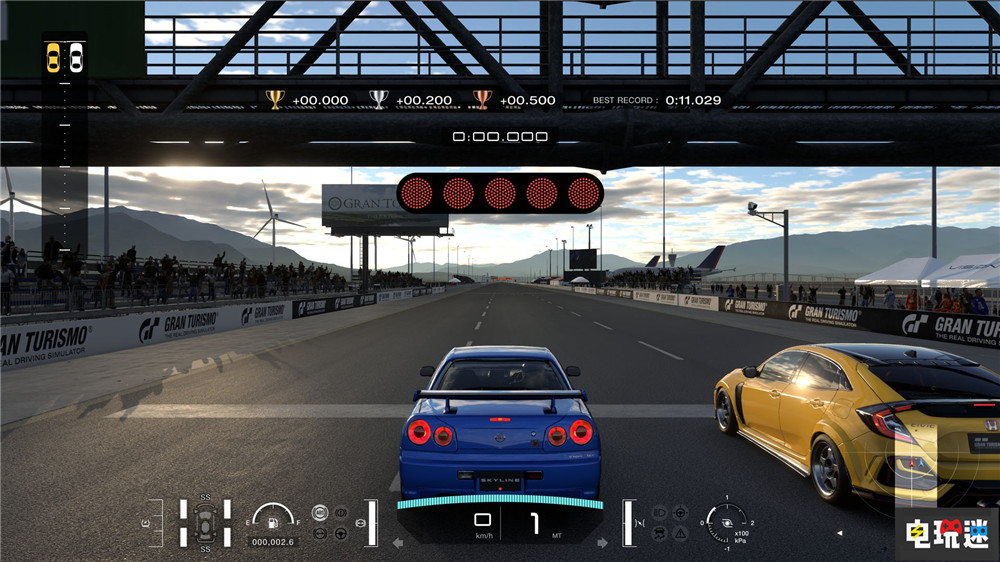Click the tire wear car diagram
1000x562 pixels.
[205, 522]
